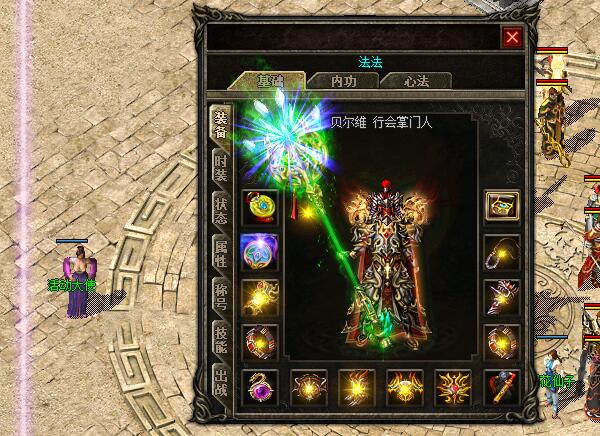Viewport: 600px width, 436px height.
Task: View the 状态 status side tab
Action: (220, 211)
